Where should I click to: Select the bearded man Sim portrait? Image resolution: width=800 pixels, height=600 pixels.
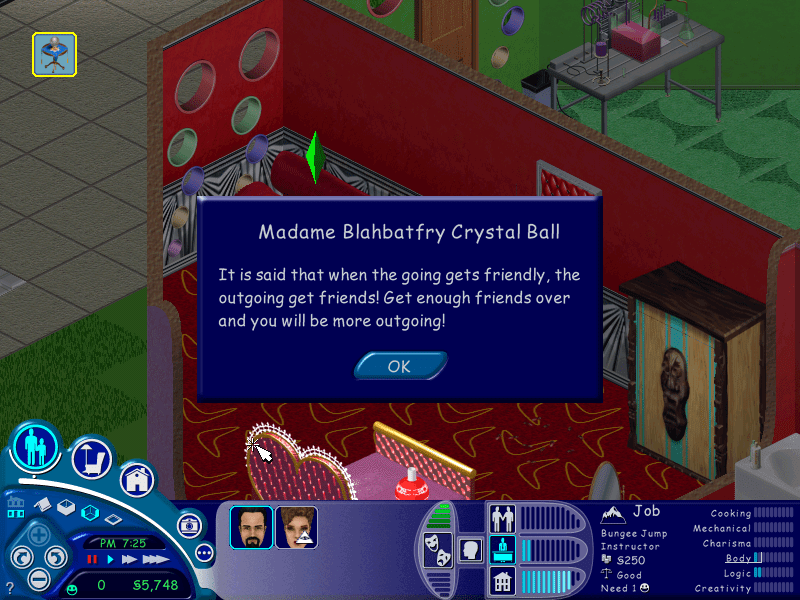251,527
